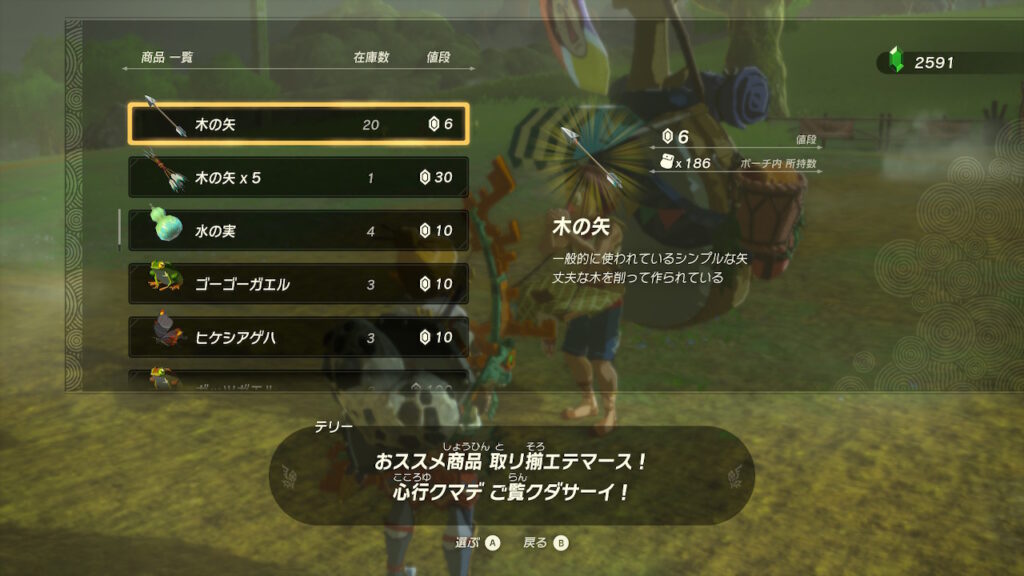1024x576 pixels.
Task: Select the 水の実 shop item
Action: 298,231
